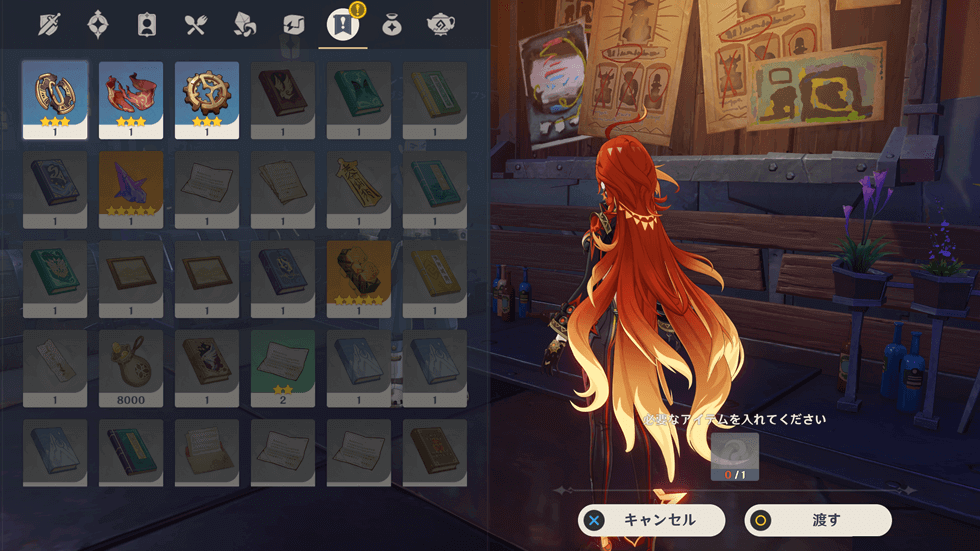Select the purple crystal five-star item
The image size is (980, 551).
coord(131,189)
